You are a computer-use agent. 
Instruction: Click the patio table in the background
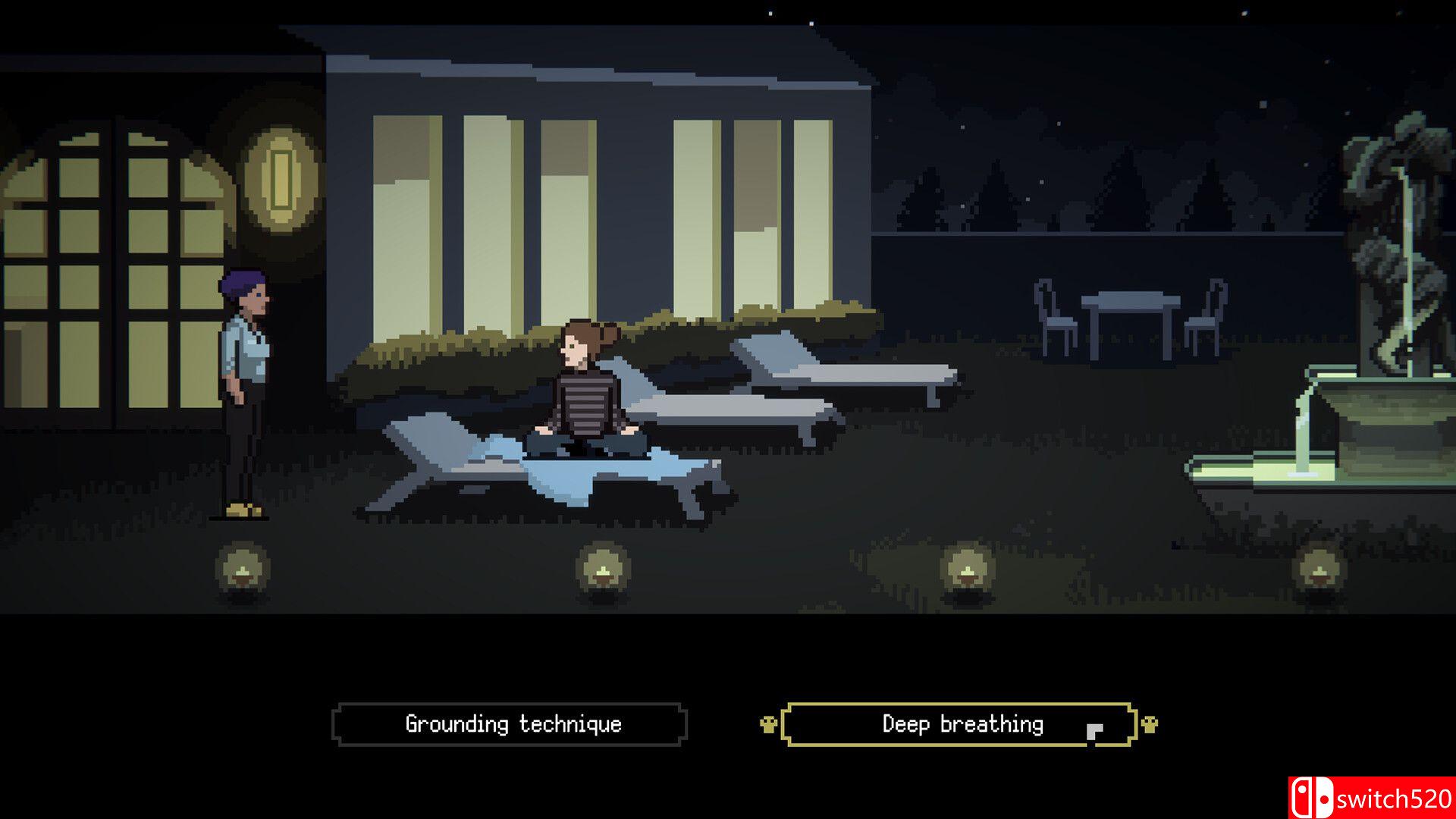coord(1130,303)
